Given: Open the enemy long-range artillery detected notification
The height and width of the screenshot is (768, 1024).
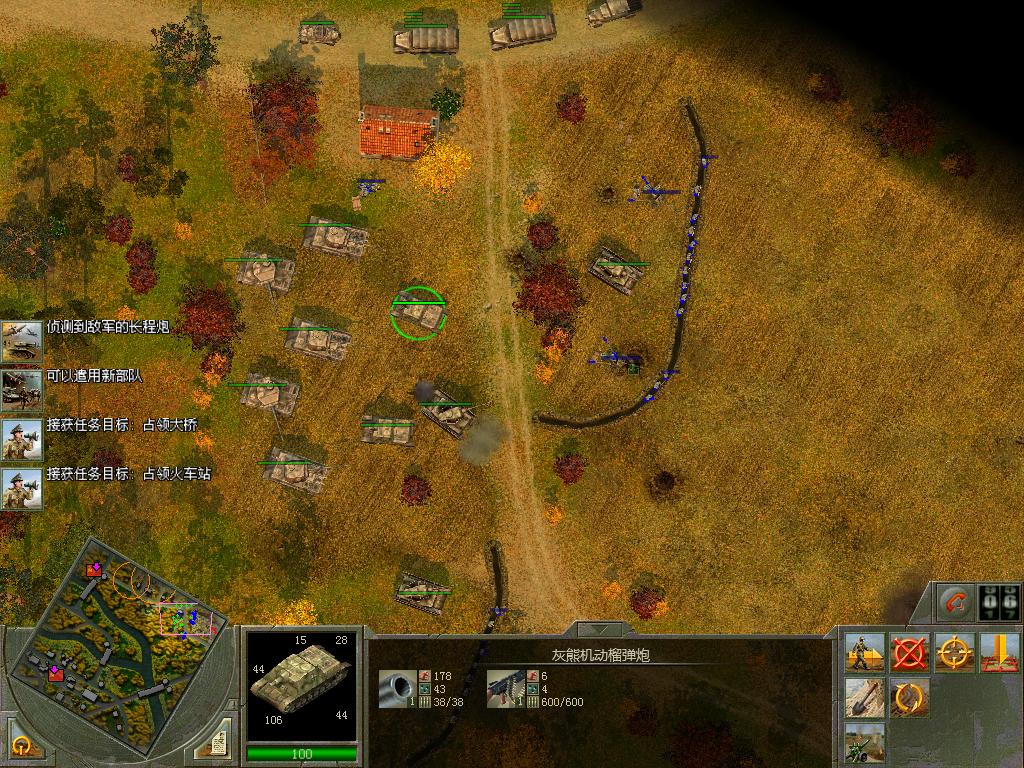Looking at the screenshot, I should click(20, 340).
